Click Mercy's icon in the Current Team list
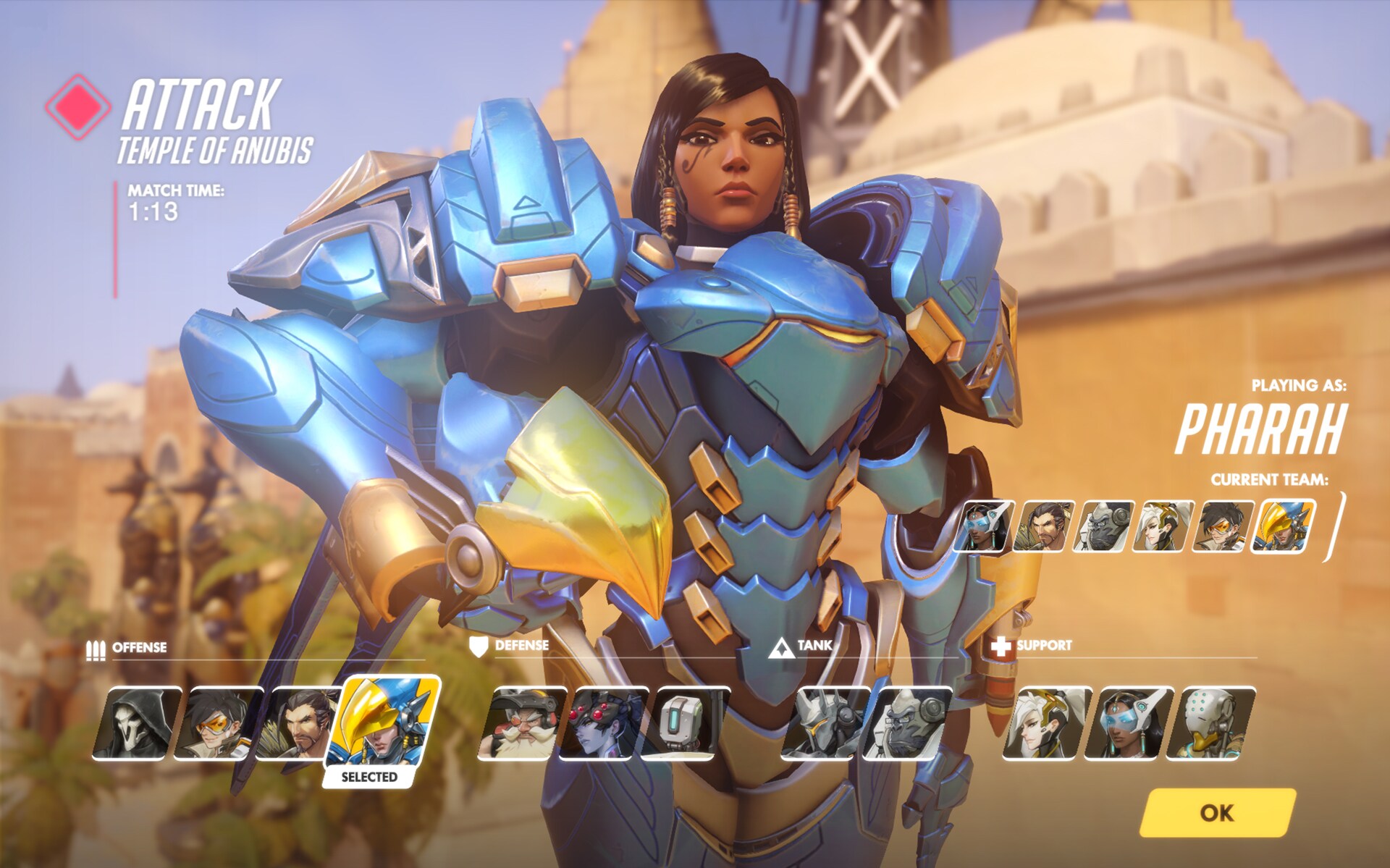 [x=1163, y=526]
